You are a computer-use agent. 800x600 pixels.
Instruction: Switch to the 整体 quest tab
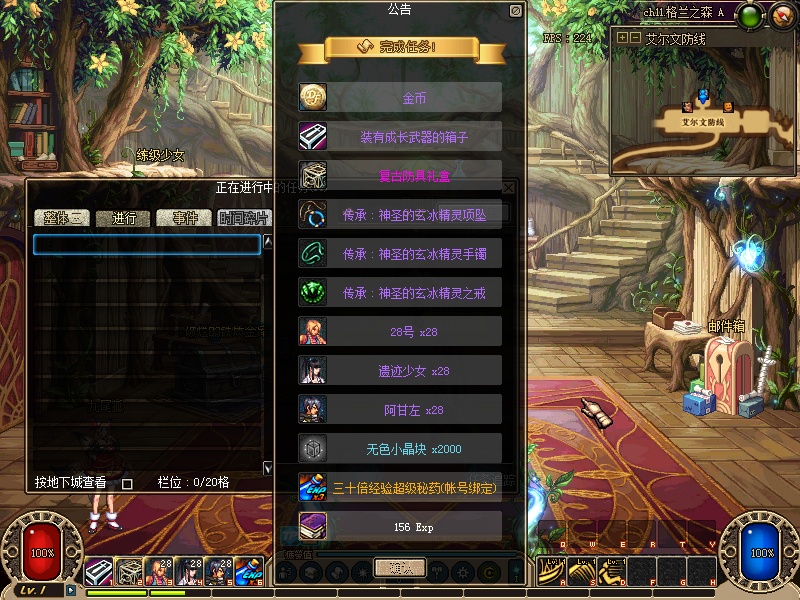click(x=62, y=218)
